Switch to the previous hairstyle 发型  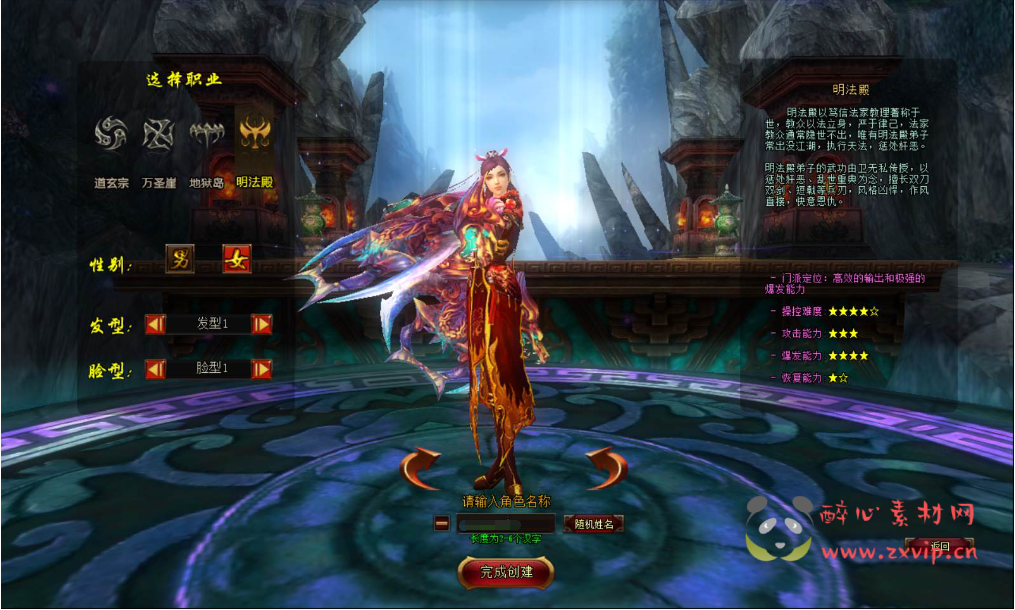(x=155, y=324)
